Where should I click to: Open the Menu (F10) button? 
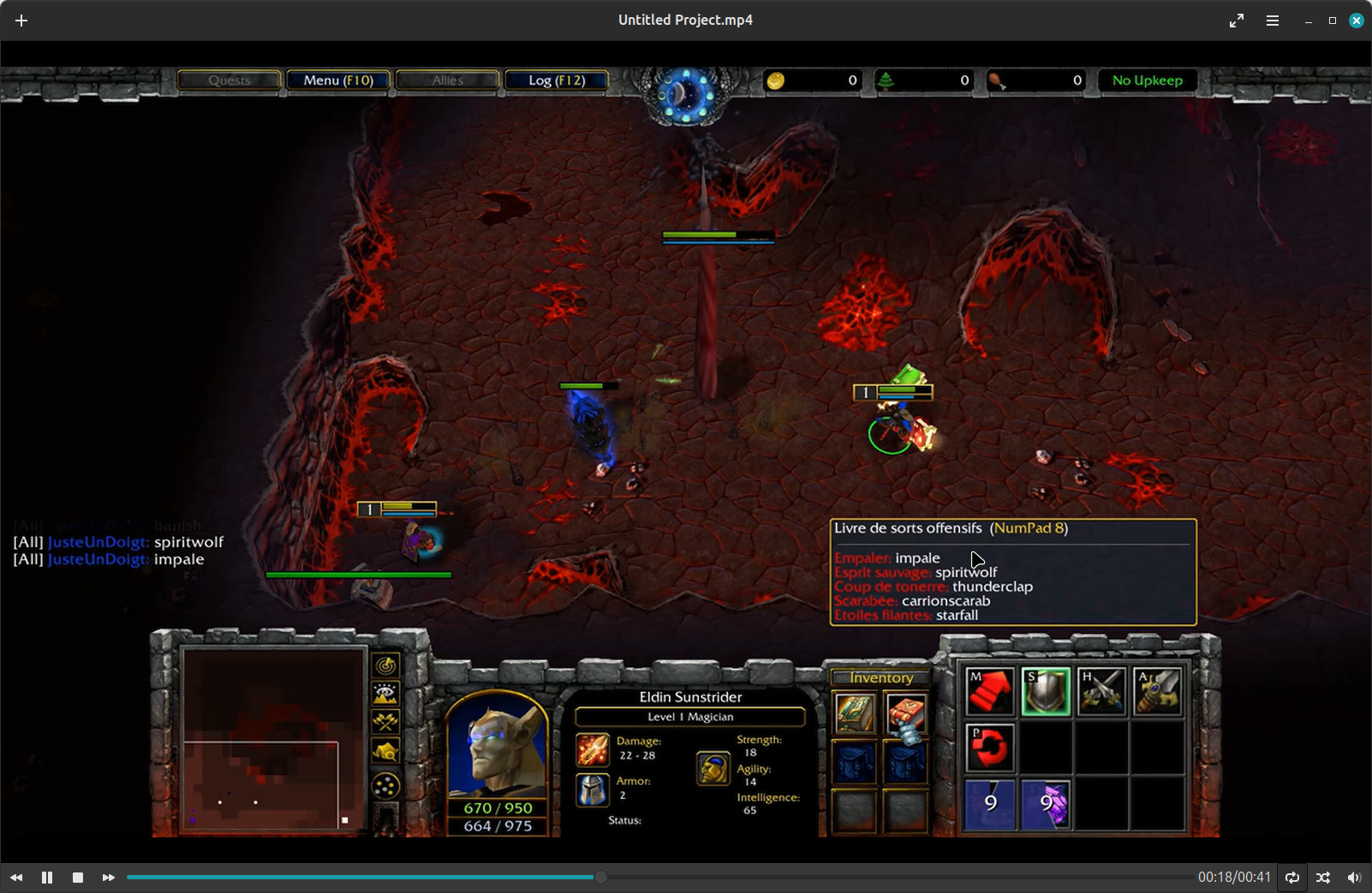click(338, 80)
